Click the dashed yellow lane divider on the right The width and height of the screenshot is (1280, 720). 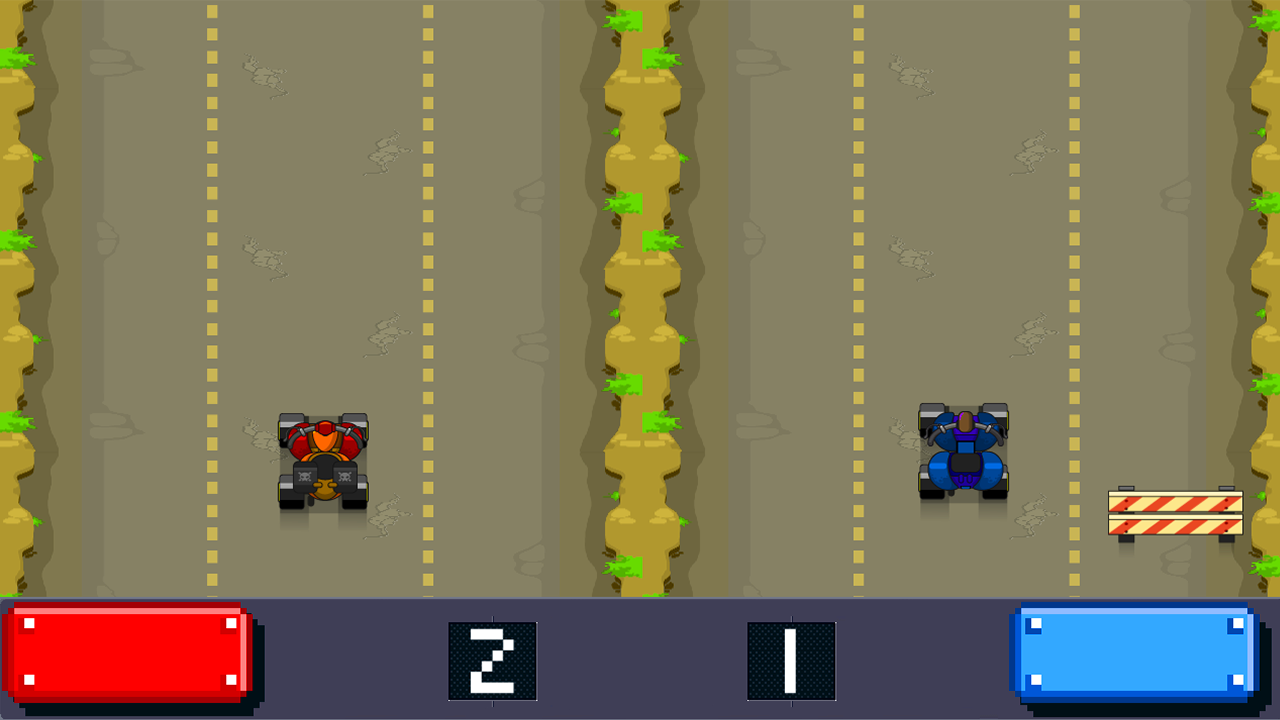point(1072,300)
